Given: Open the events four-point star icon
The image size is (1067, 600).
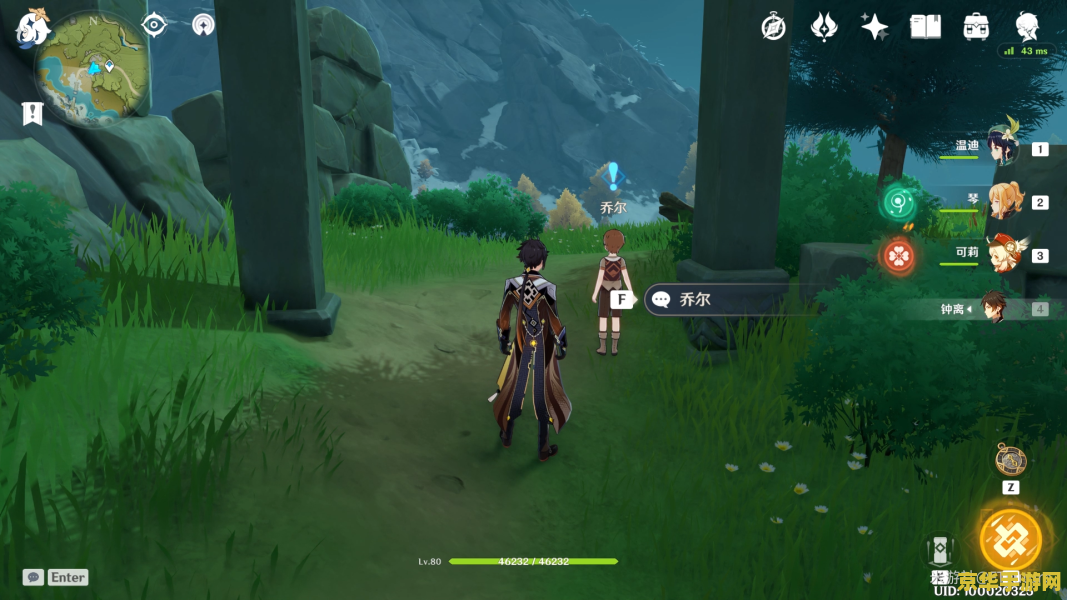Looking at the screenshot, I should 875,27.
